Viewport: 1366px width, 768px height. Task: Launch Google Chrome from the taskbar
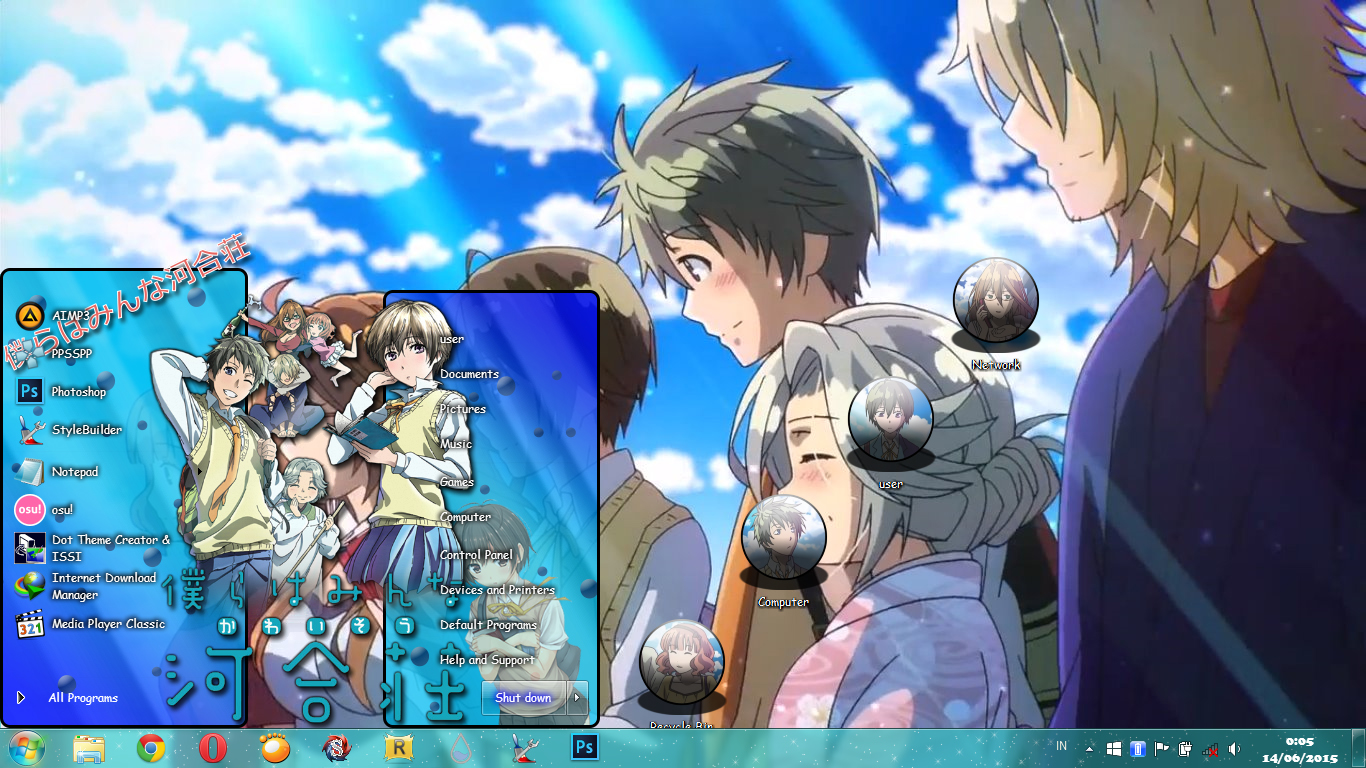150,750
